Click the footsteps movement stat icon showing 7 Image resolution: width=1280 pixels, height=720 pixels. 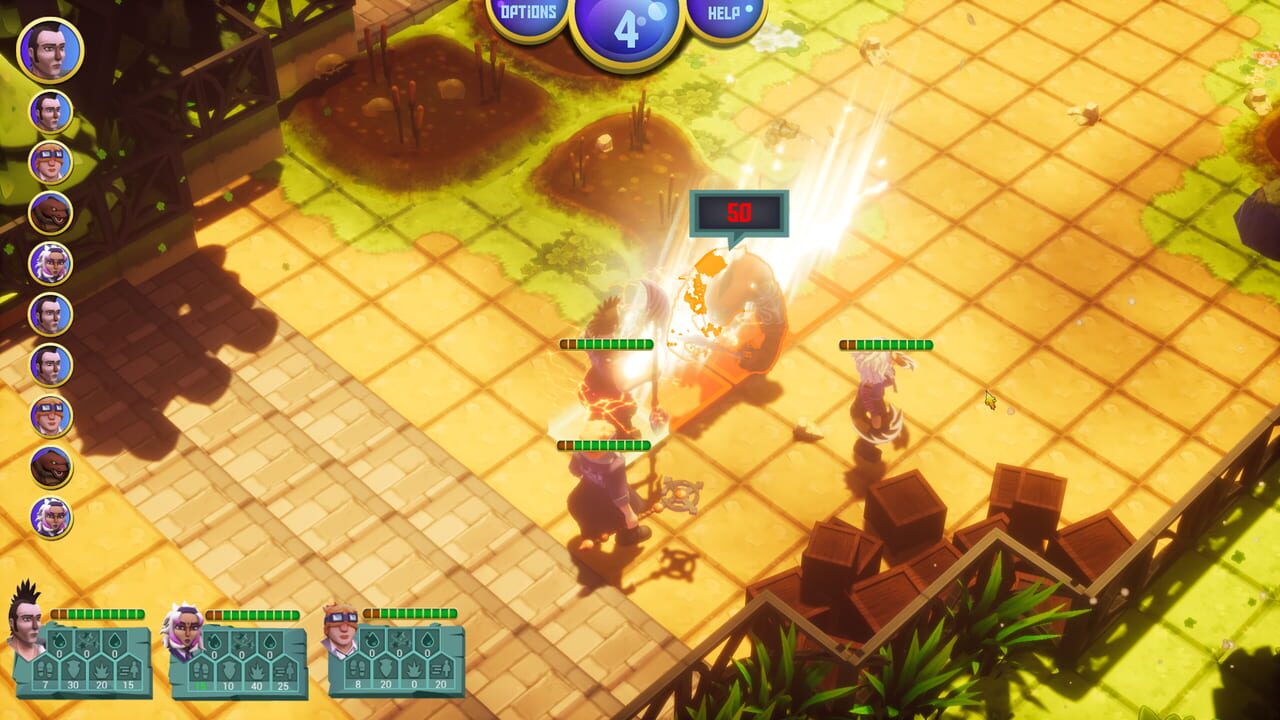pos(46,670)
